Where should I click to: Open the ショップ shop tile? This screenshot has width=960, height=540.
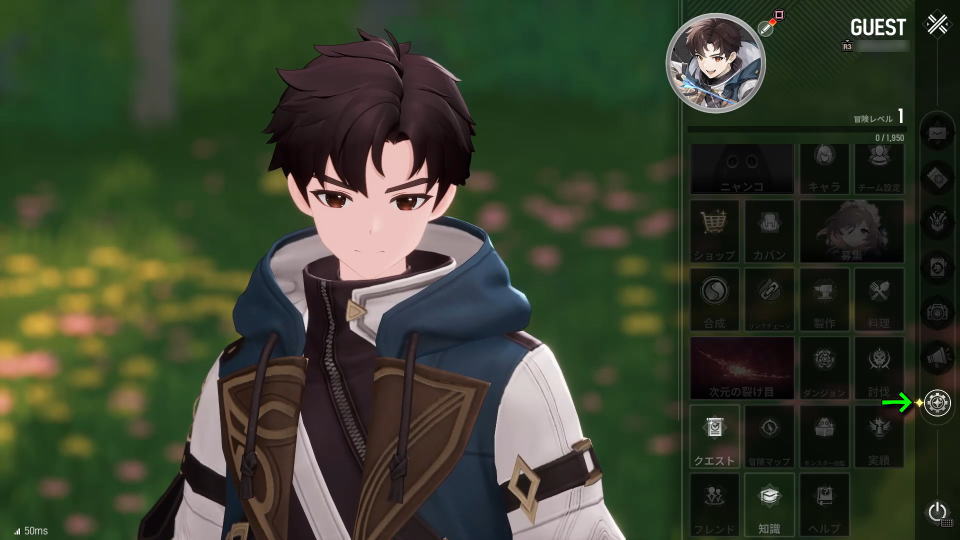pos(714,231)
